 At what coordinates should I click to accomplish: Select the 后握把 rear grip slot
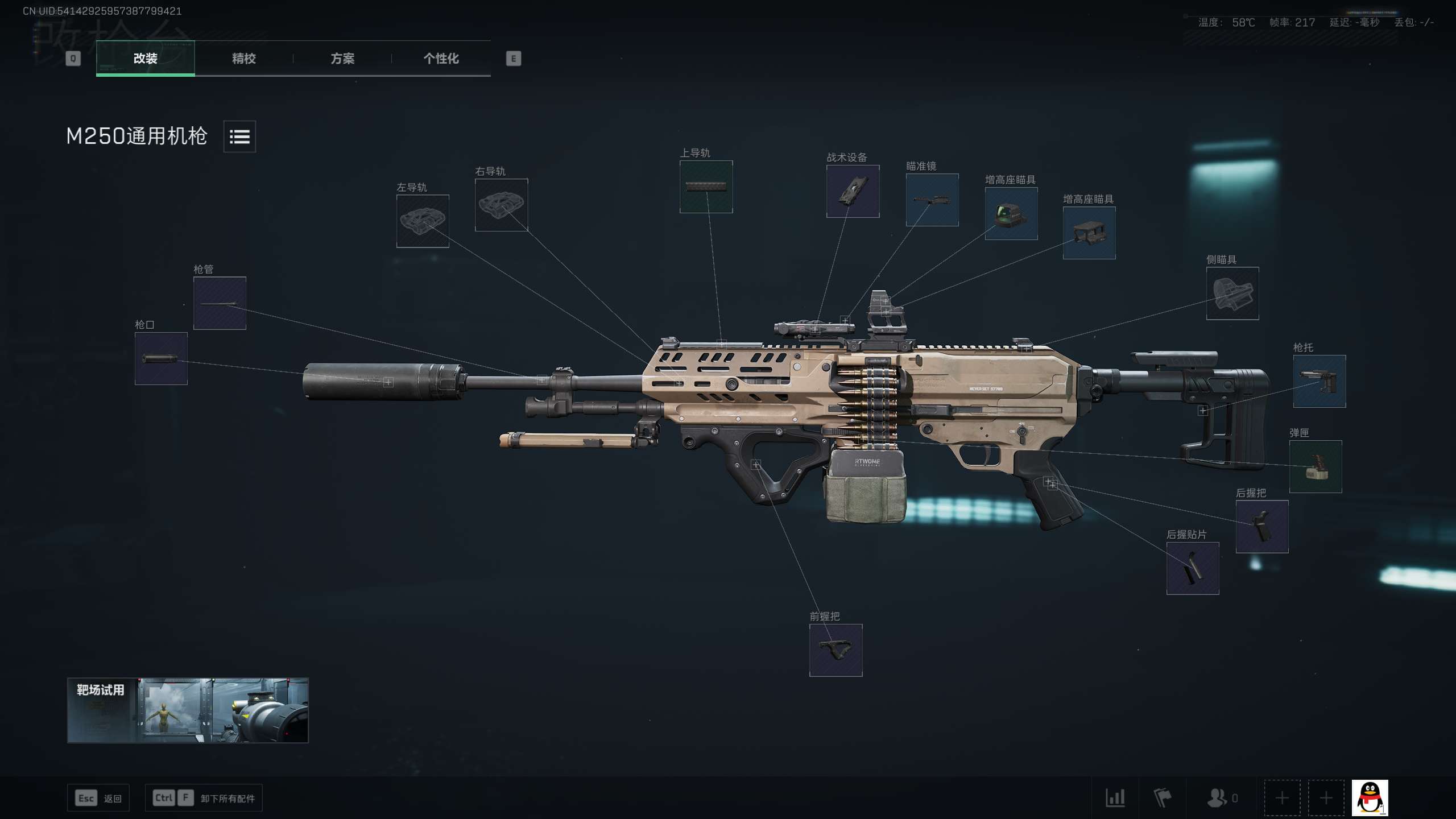point(1261,527)
